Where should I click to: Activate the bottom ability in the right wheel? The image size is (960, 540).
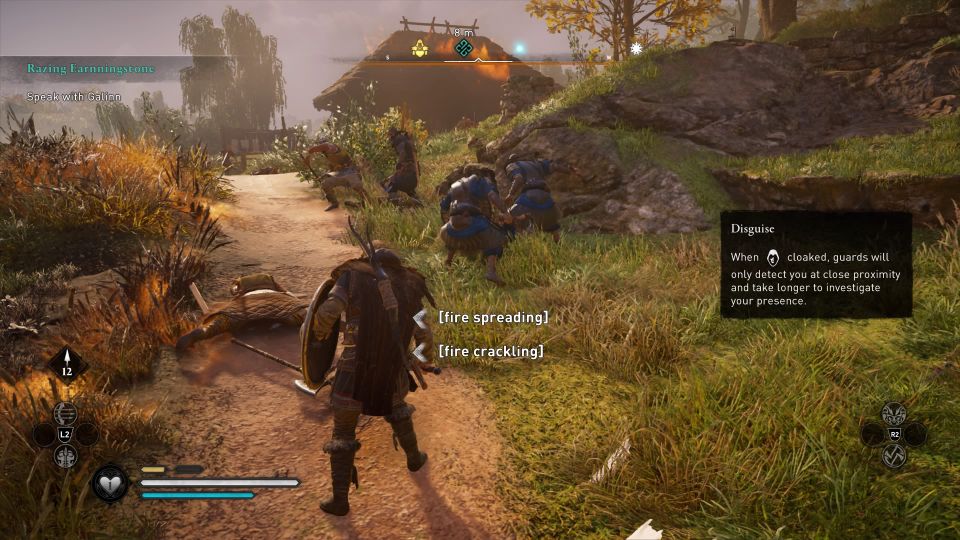pyautogui.click(x=893, y=456)
